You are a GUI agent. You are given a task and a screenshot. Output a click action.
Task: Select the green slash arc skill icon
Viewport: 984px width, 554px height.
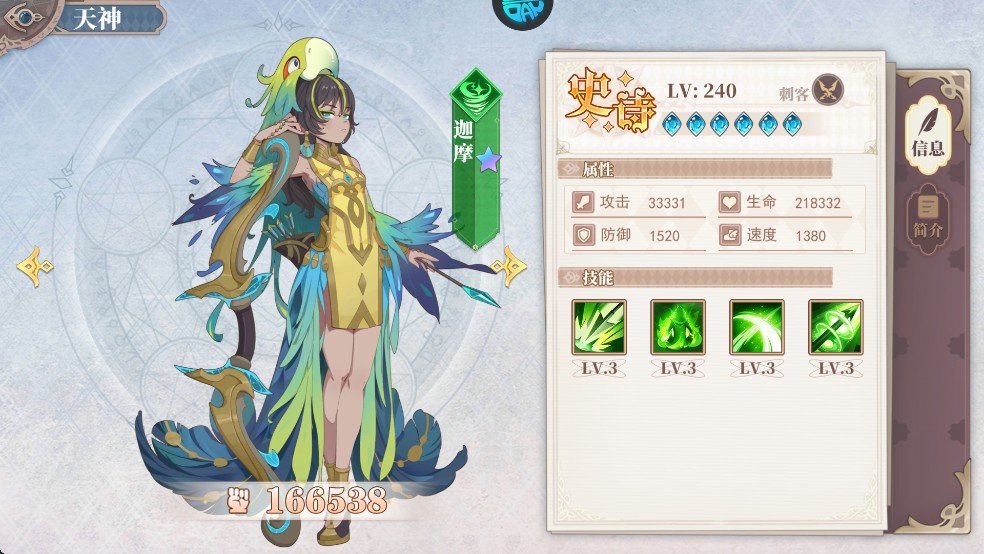click(x=757, y=327)
